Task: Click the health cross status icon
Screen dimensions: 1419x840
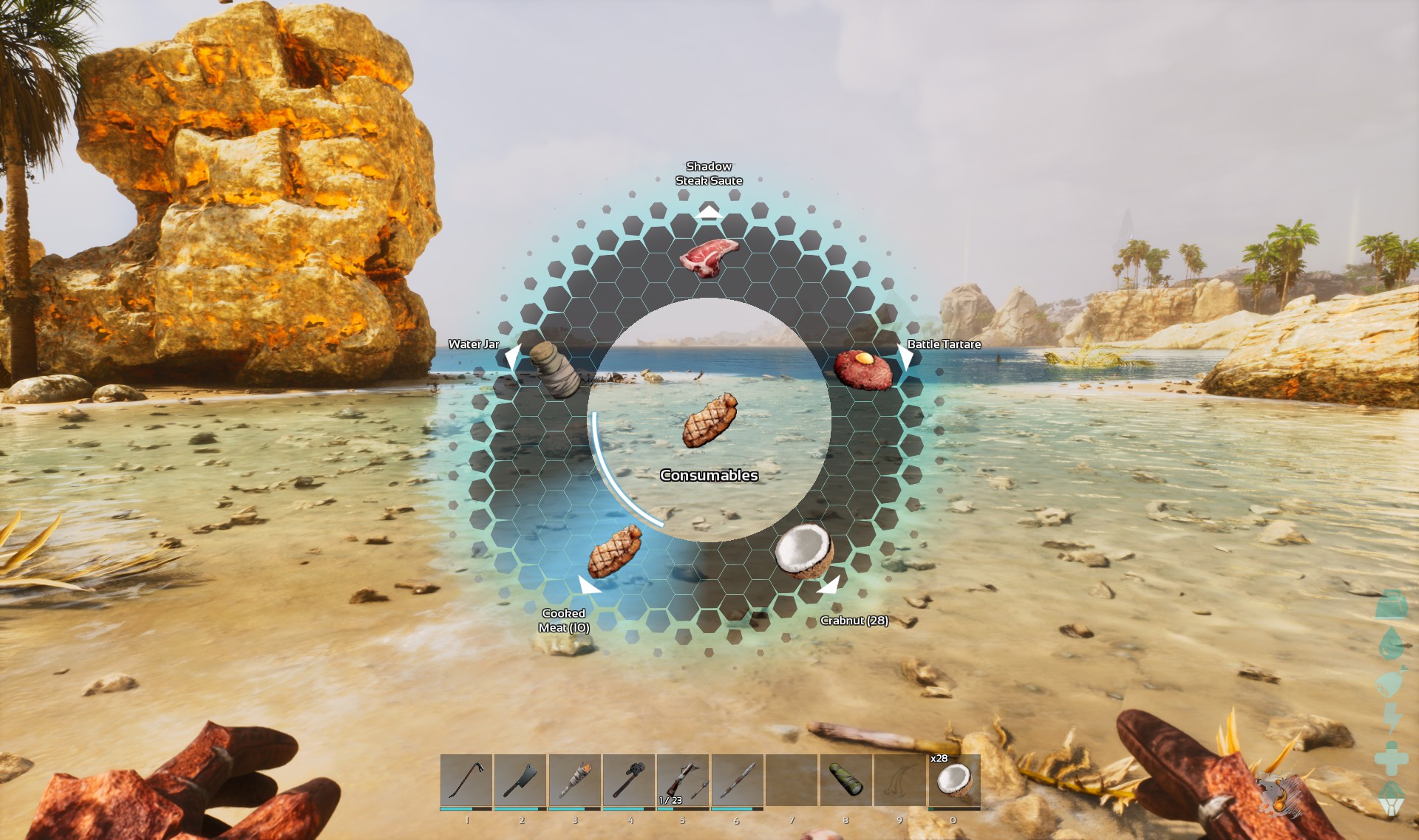Action: point(1391,757)
